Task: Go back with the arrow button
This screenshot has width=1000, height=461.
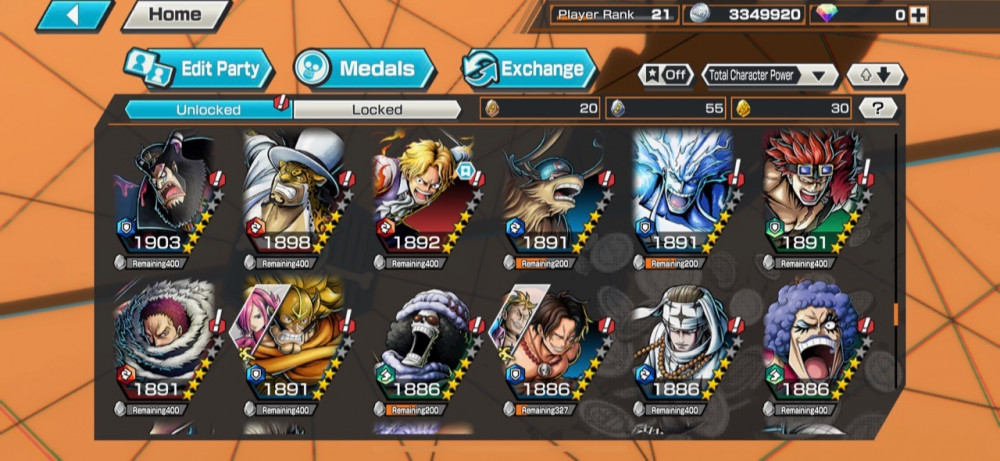Action: tap(73, 15)
